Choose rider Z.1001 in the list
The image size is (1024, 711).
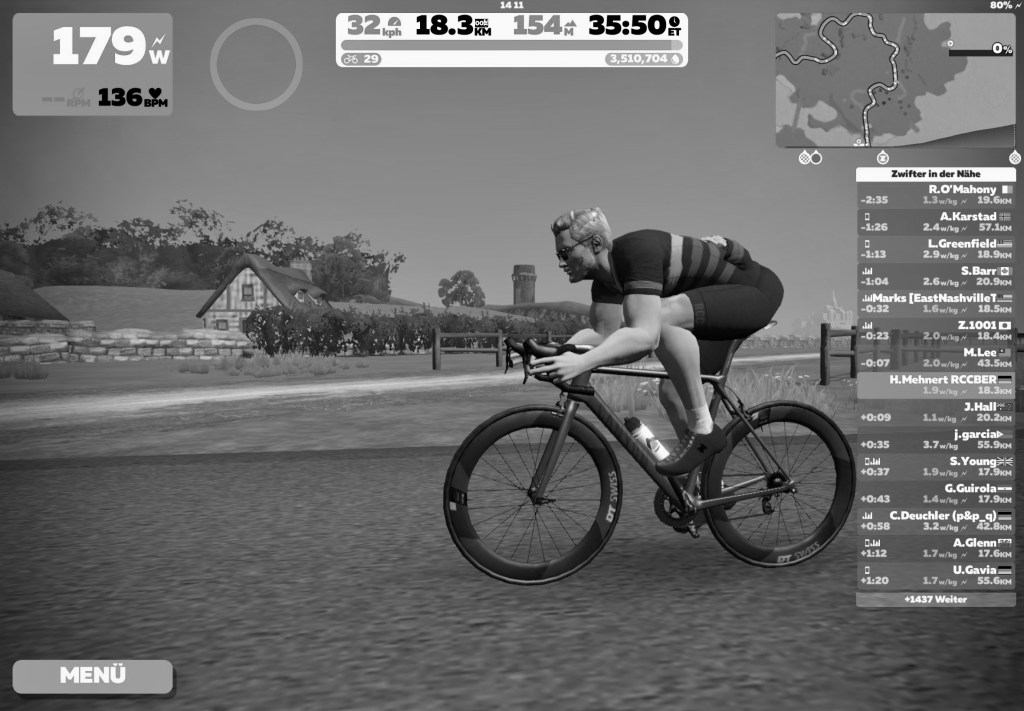point(935,330)
